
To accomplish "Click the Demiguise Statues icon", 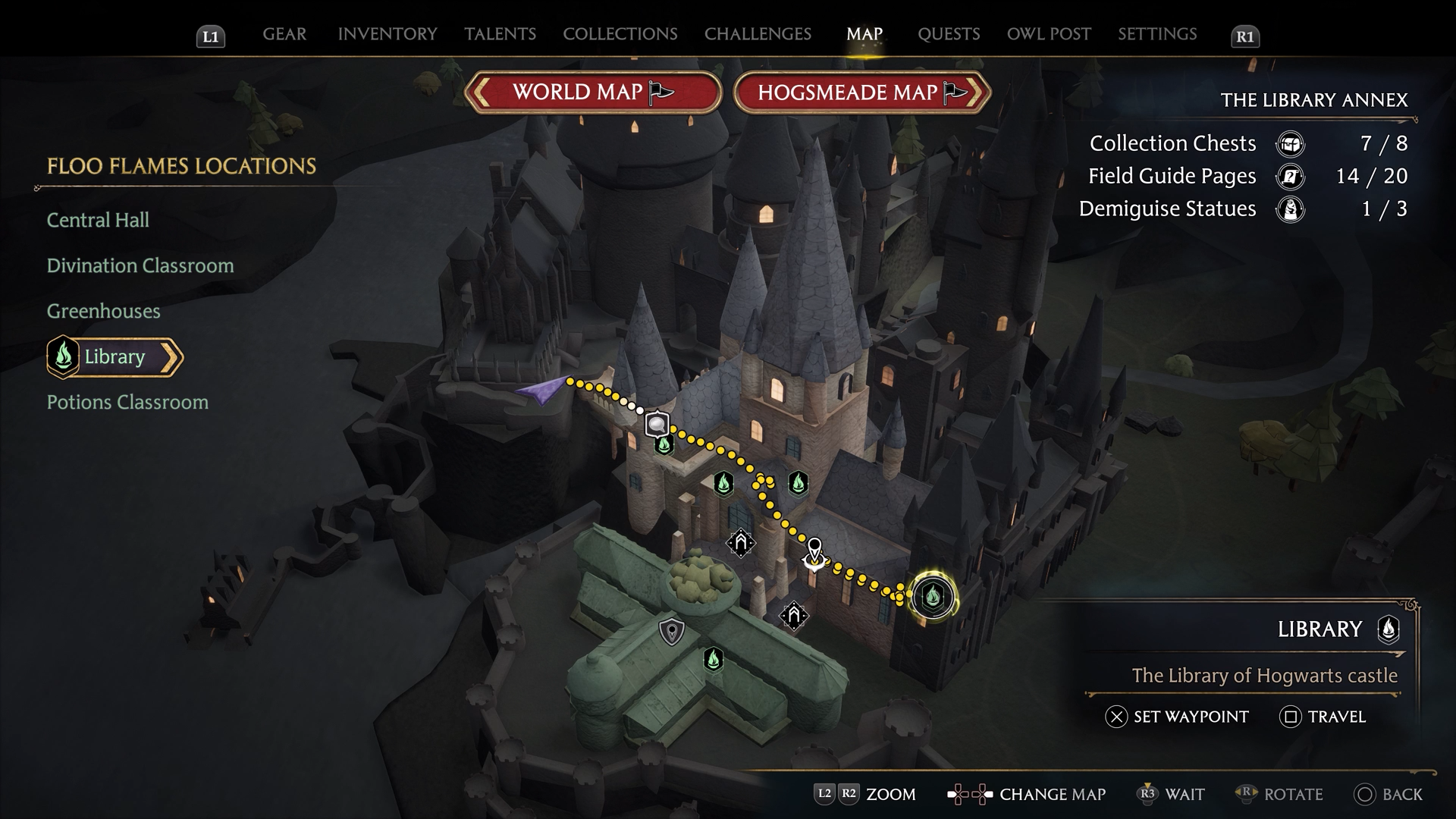I will coord(1290,209).
